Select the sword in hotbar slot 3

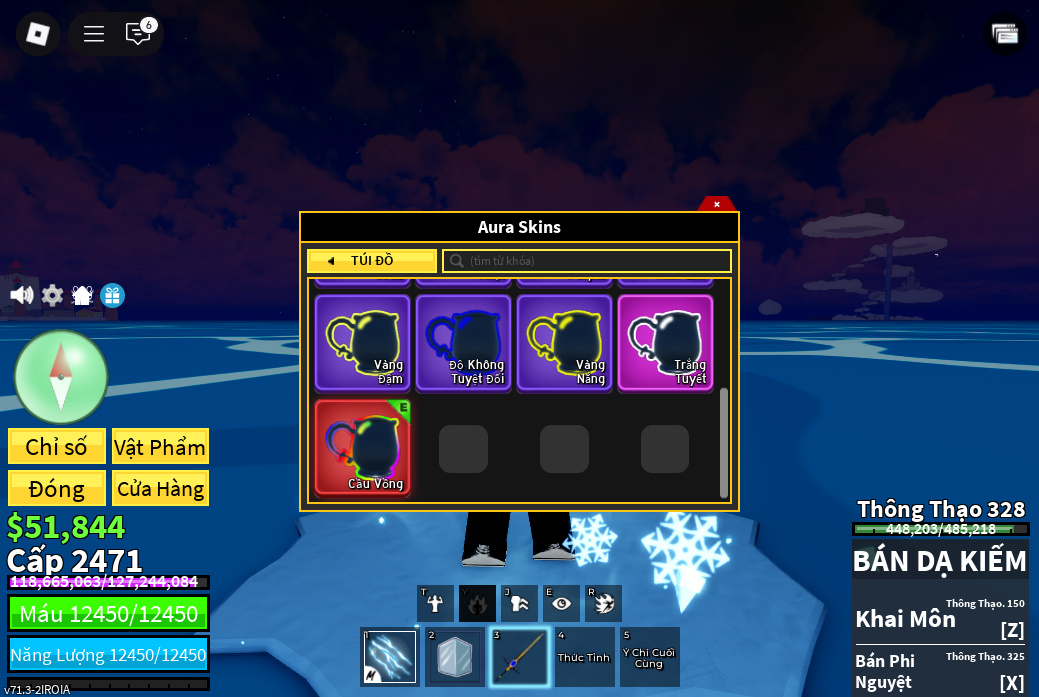point(520,657)
